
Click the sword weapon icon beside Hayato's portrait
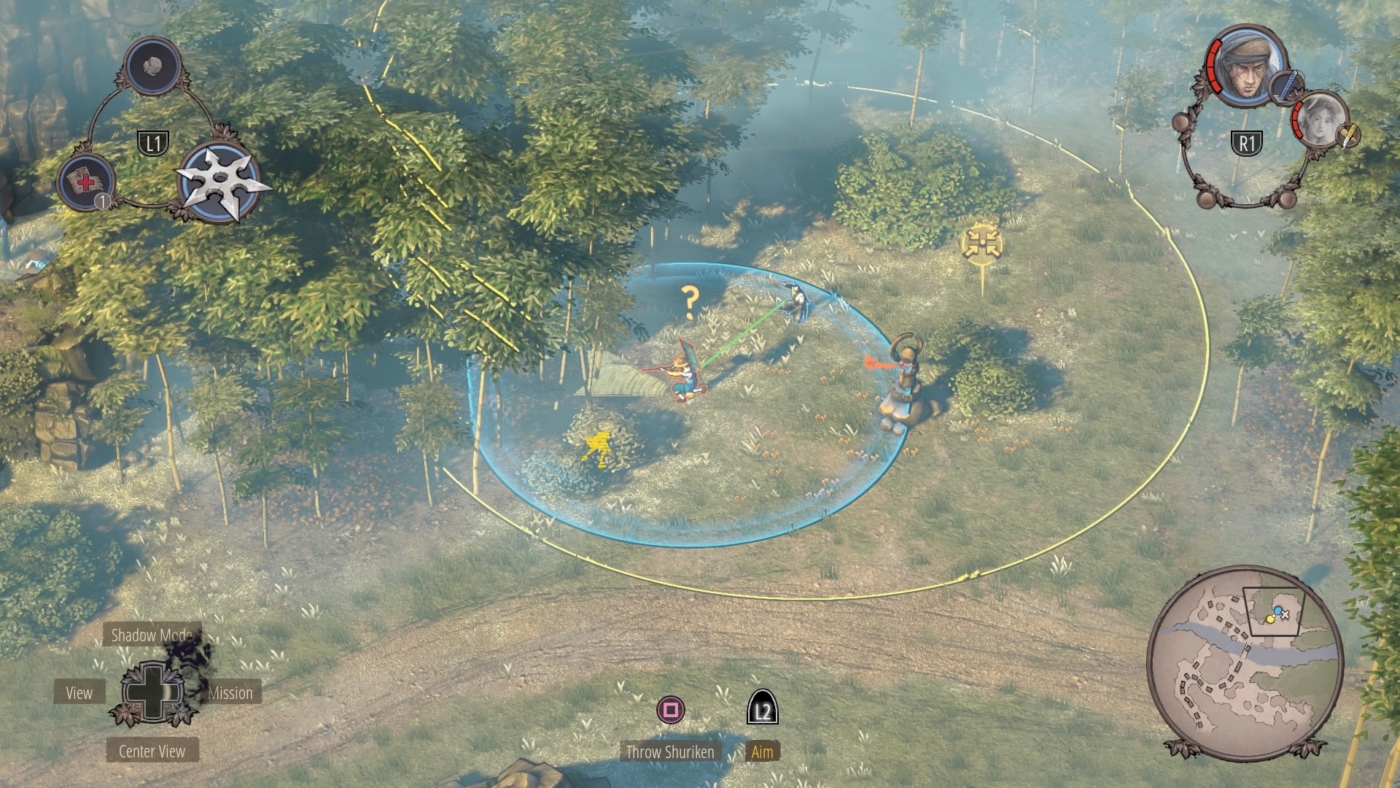pos(1286,86)
